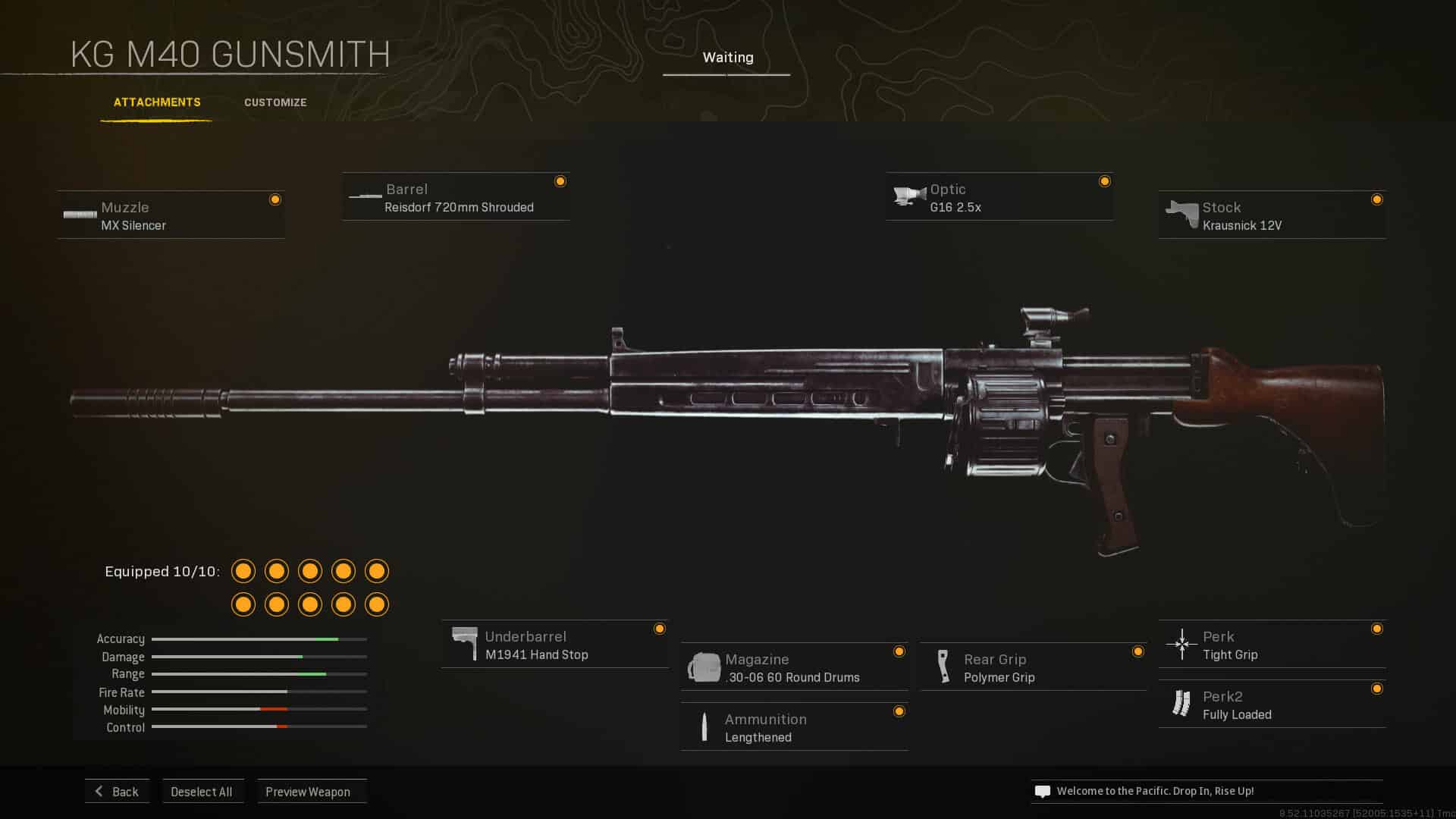Select the Magazine 60 Round Drums slot
The width and height of the screenshot is (1456, 819).
point(794,667)
